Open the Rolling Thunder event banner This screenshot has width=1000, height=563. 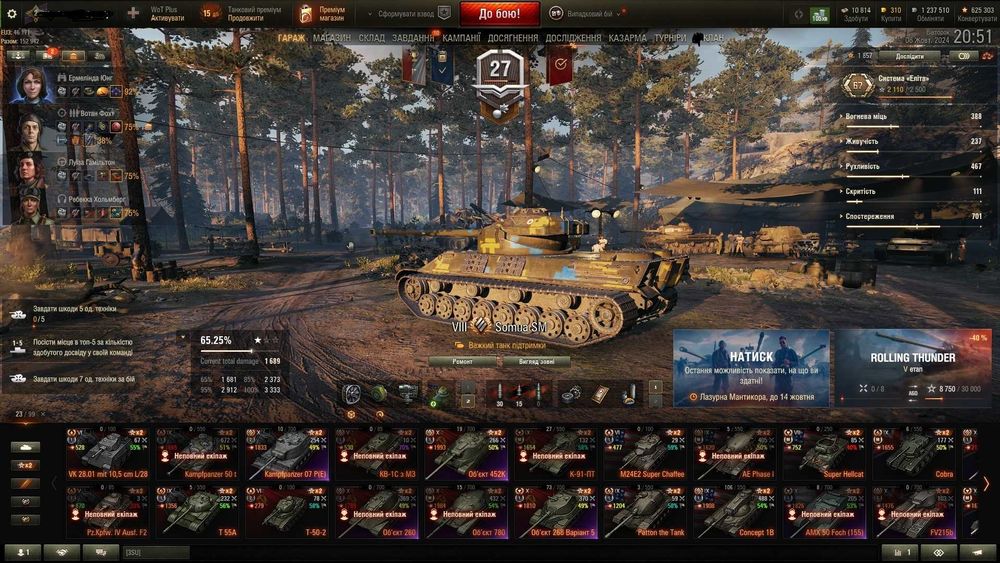click(912, 367)
